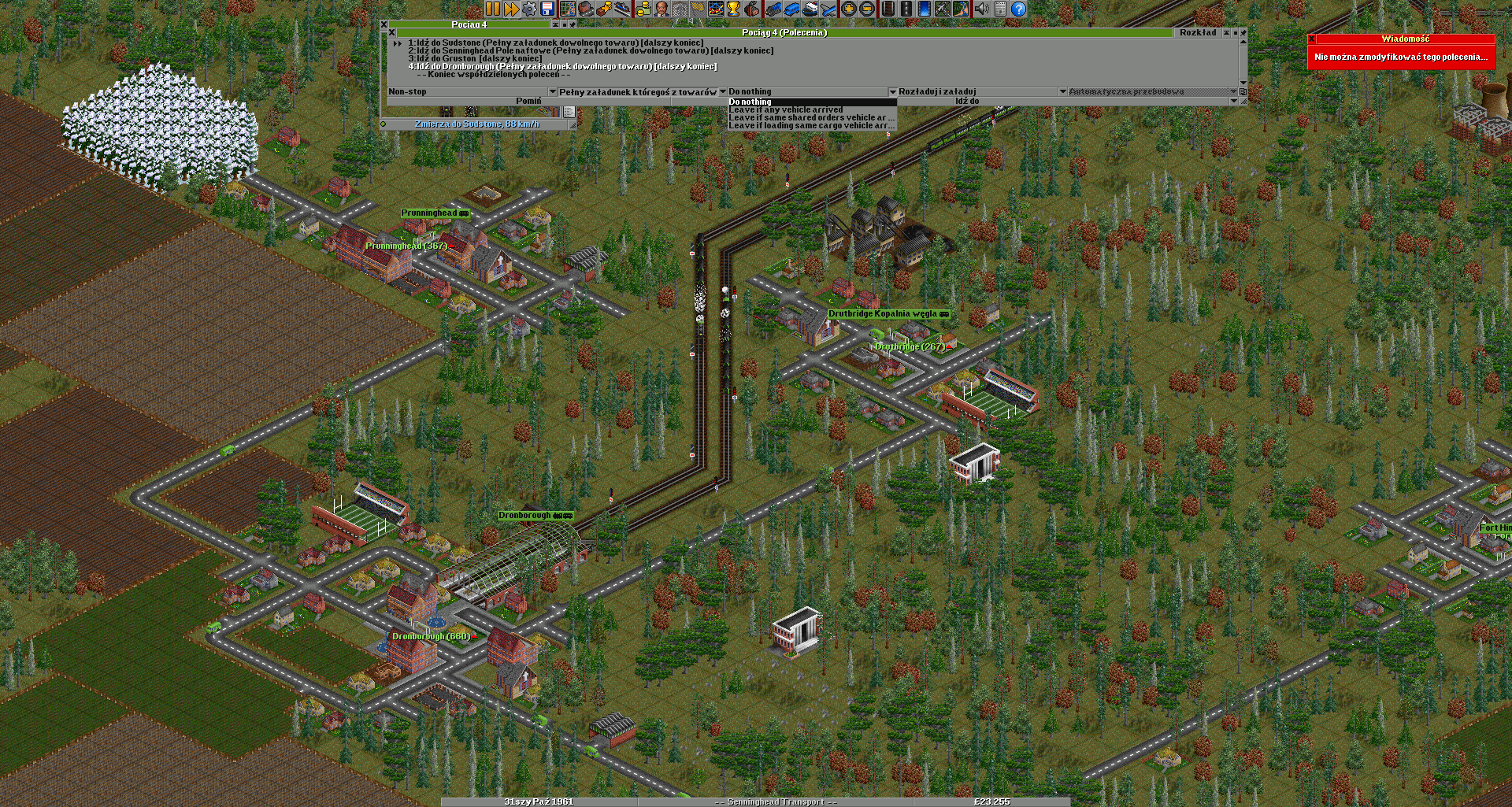Click the train status bar "Zmierza do Sudstone"
Image resolution: width=1512 pixels, height=807 pixels.
click(477, 124)
